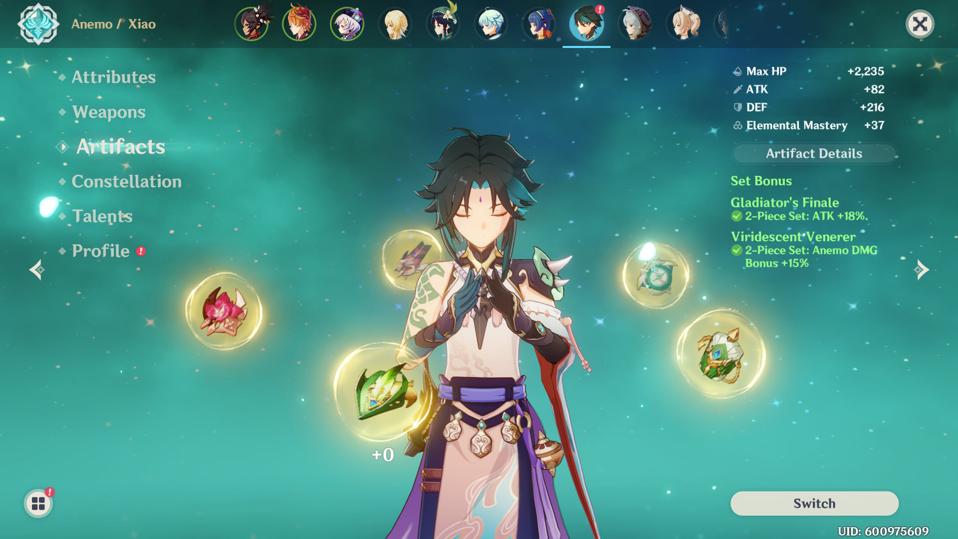This screenshot has width=958, height=539.
Task: Close the character screen
Action: 919,24
